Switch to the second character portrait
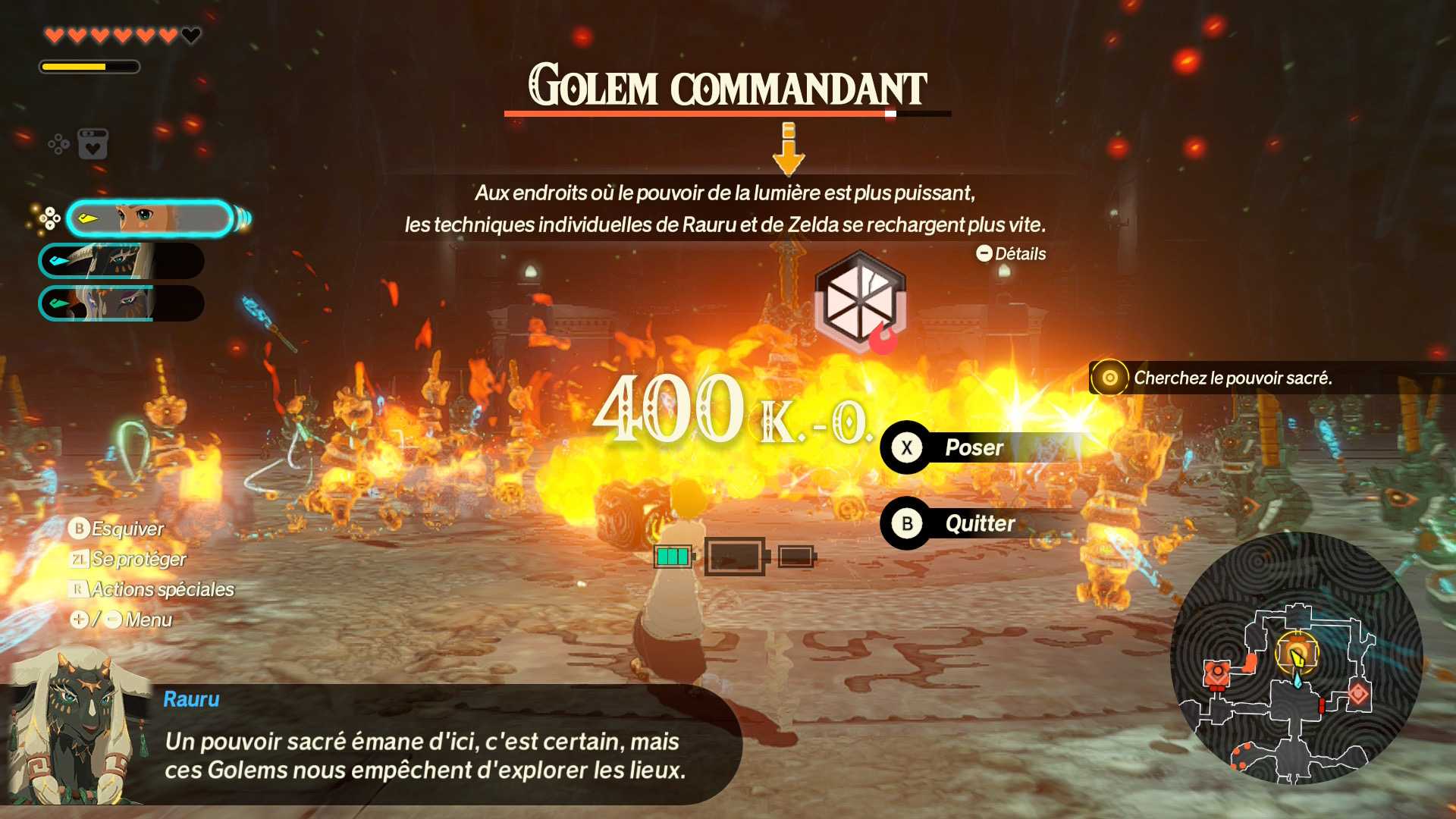 pos(121,262)
